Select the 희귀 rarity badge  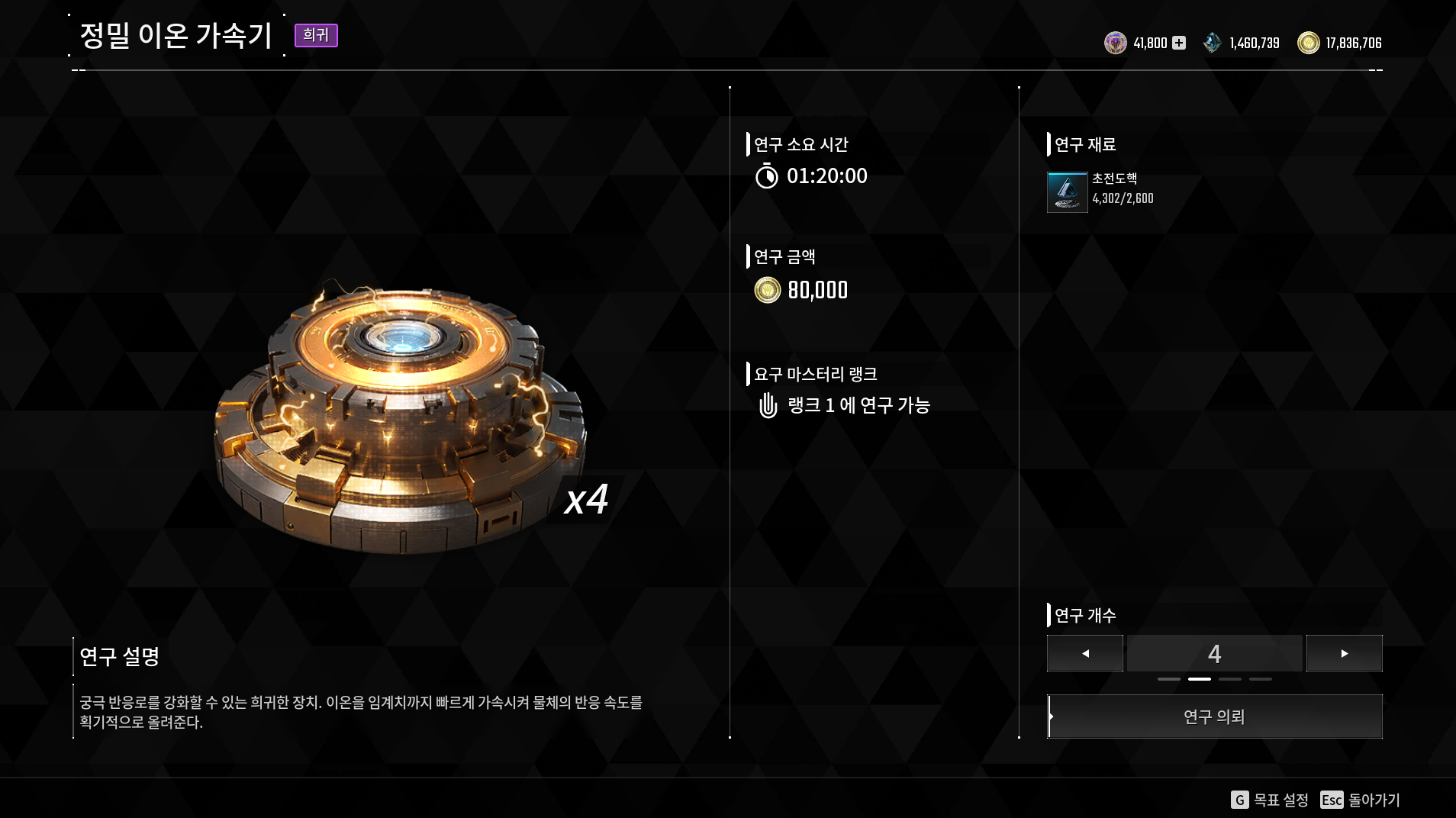pos(316,35)
